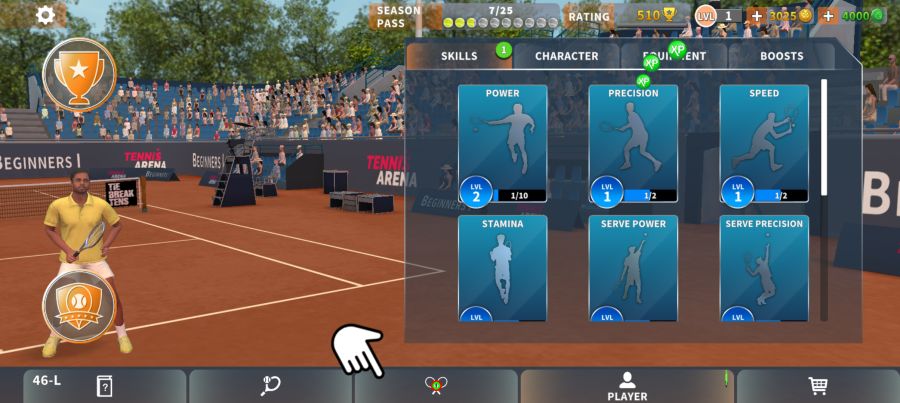The image size is (900, 403).
Task: Add more gold coins with plus button
Action: [756, 16]
